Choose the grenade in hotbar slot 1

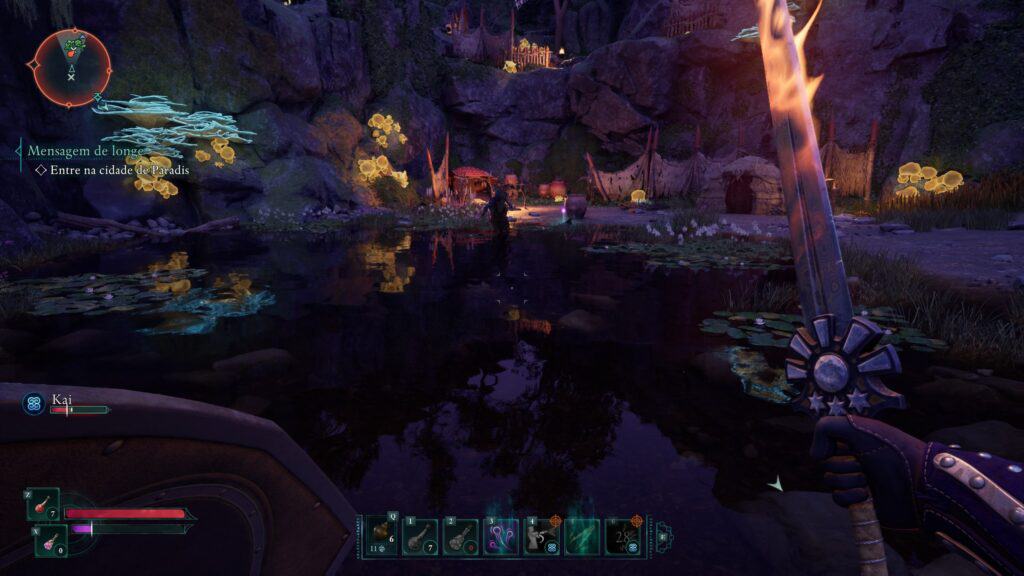click(x=419, y=536)
